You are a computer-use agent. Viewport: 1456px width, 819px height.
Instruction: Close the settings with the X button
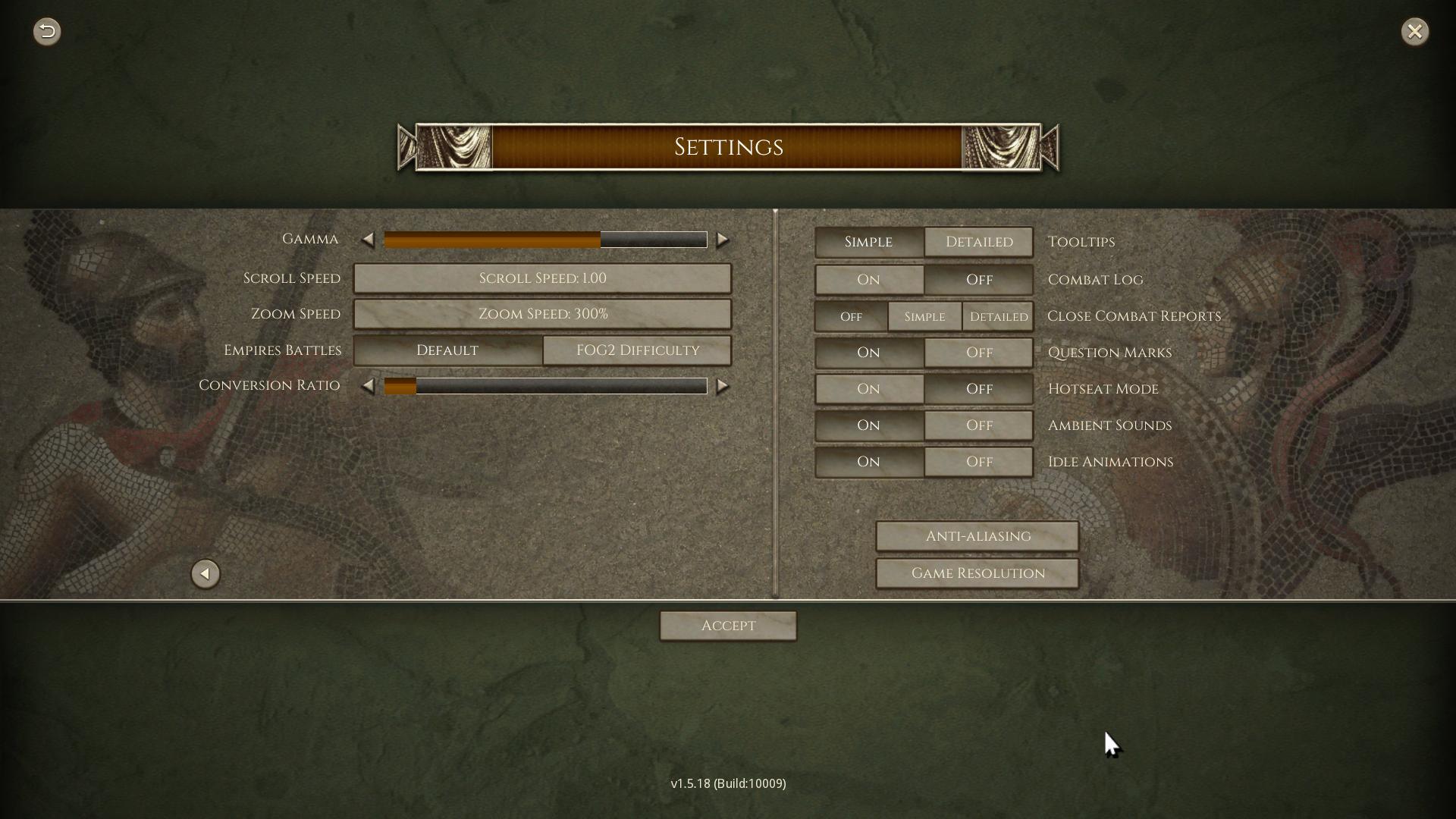(1414, 31)
